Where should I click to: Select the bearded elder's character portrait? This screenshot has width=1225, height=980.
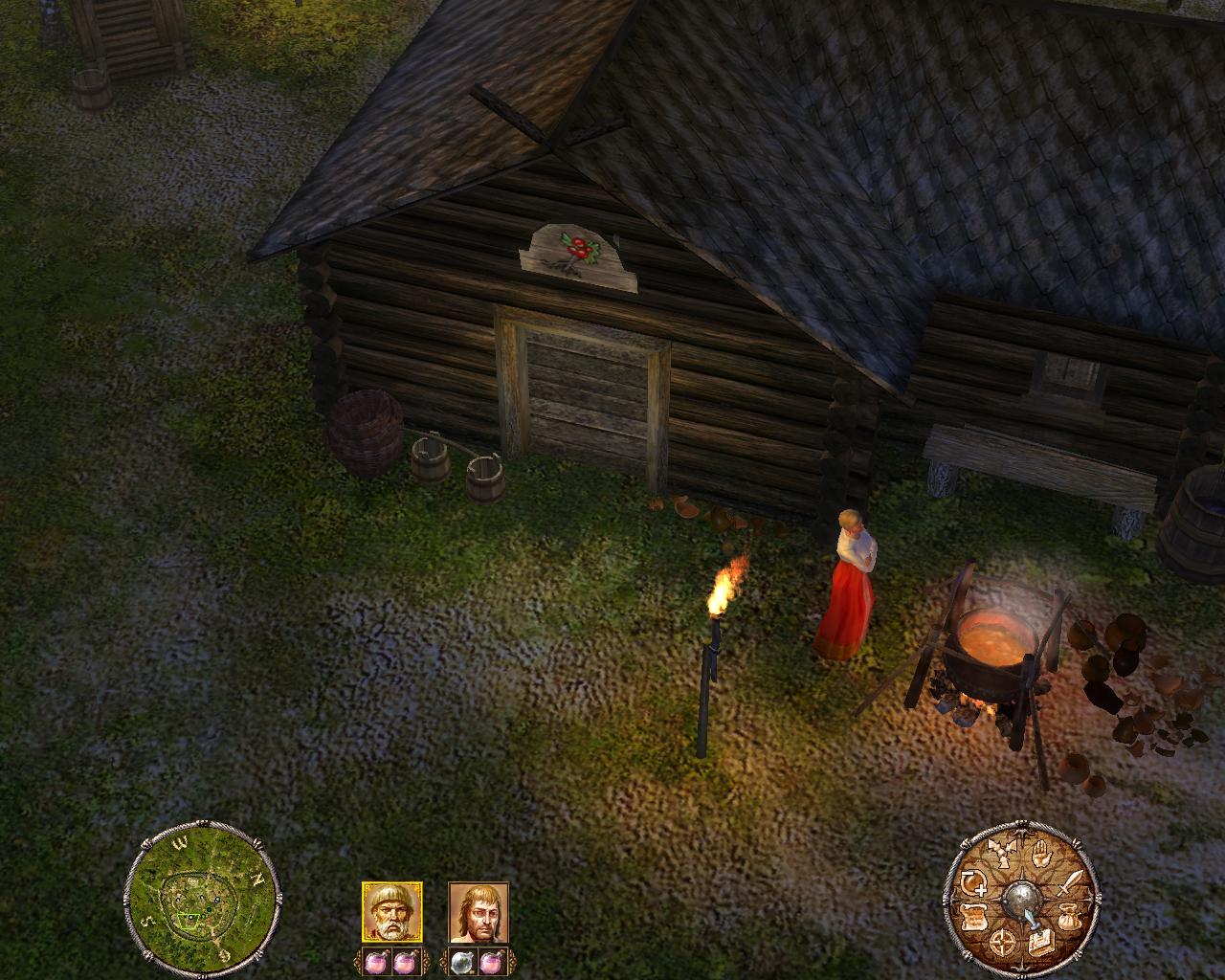[392, 911]
